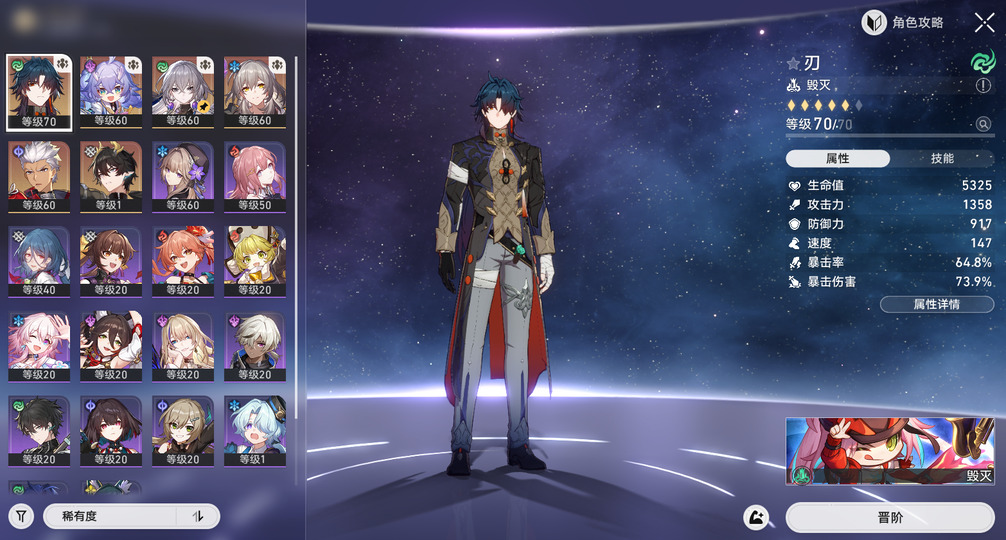This screenshot has width=1006, height=540.
Task: Open the 稀有度 sort dropdown
Action: click(110, 516)
